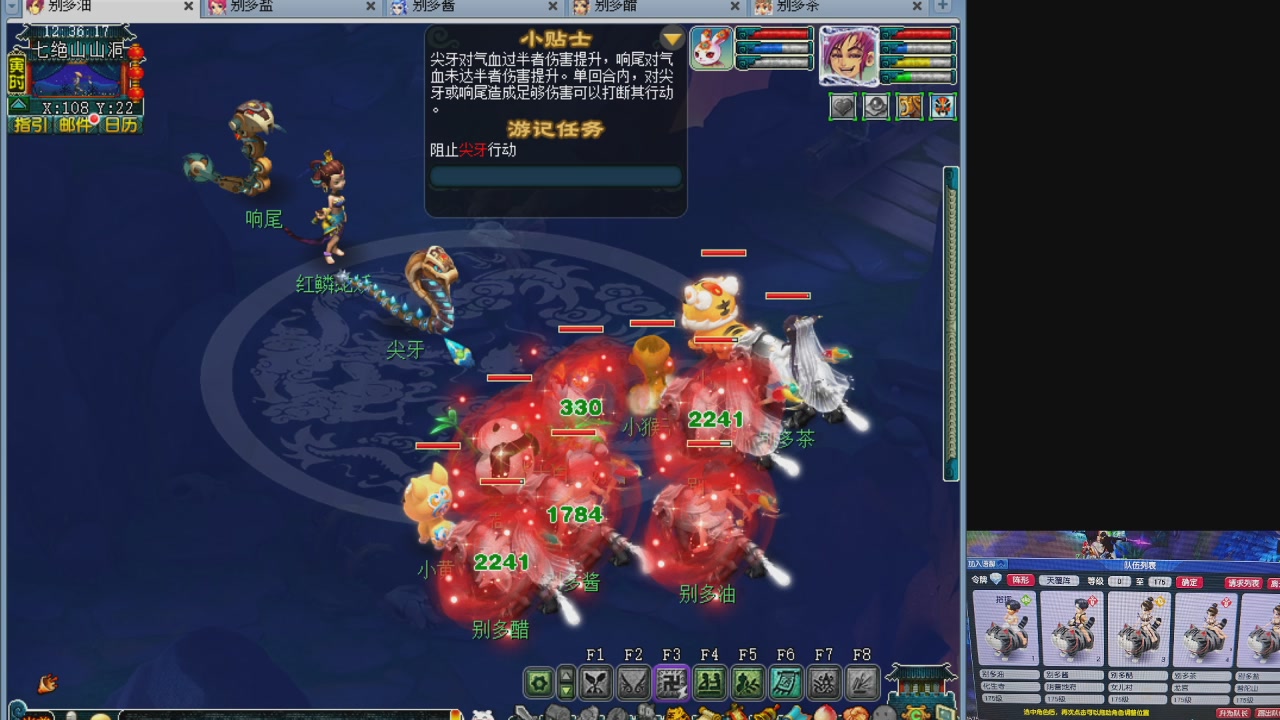This screenshot has height=720, width=1280.
Task: Click the 确定 button in team list
Action: (1190, 582)
